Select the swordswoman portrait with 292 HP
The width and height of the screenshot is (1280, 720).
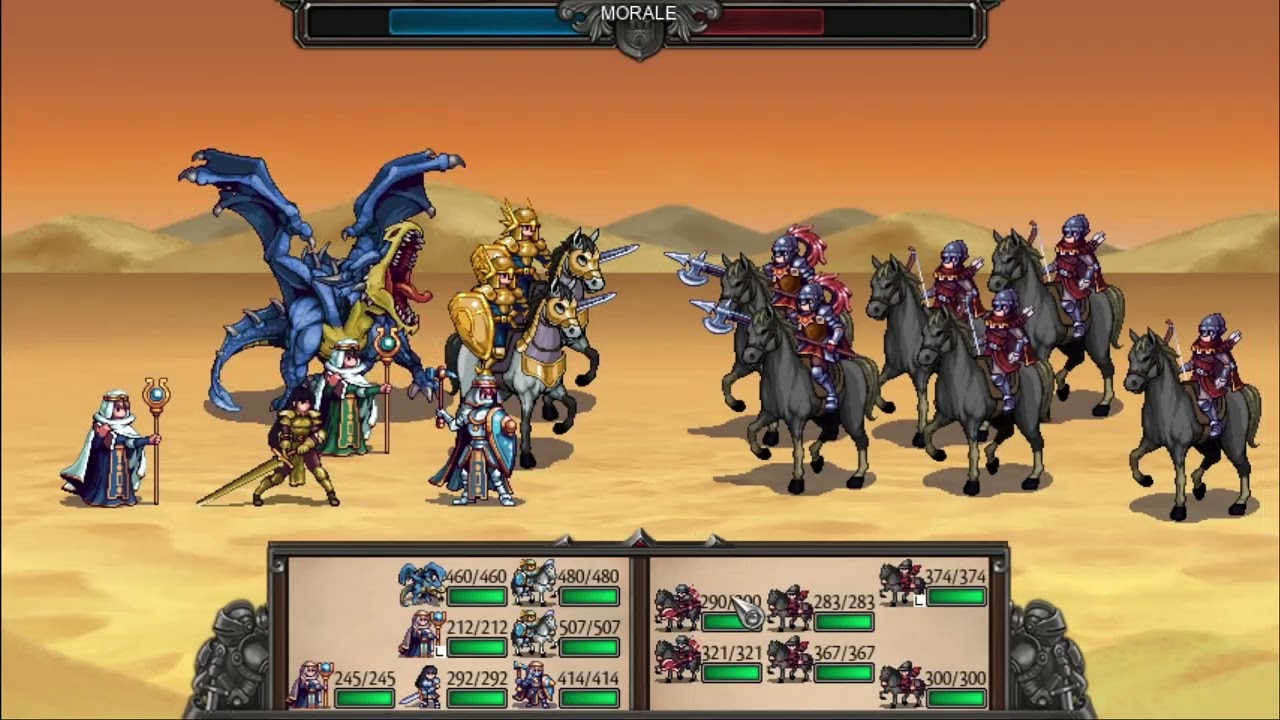tap(422, 685)
